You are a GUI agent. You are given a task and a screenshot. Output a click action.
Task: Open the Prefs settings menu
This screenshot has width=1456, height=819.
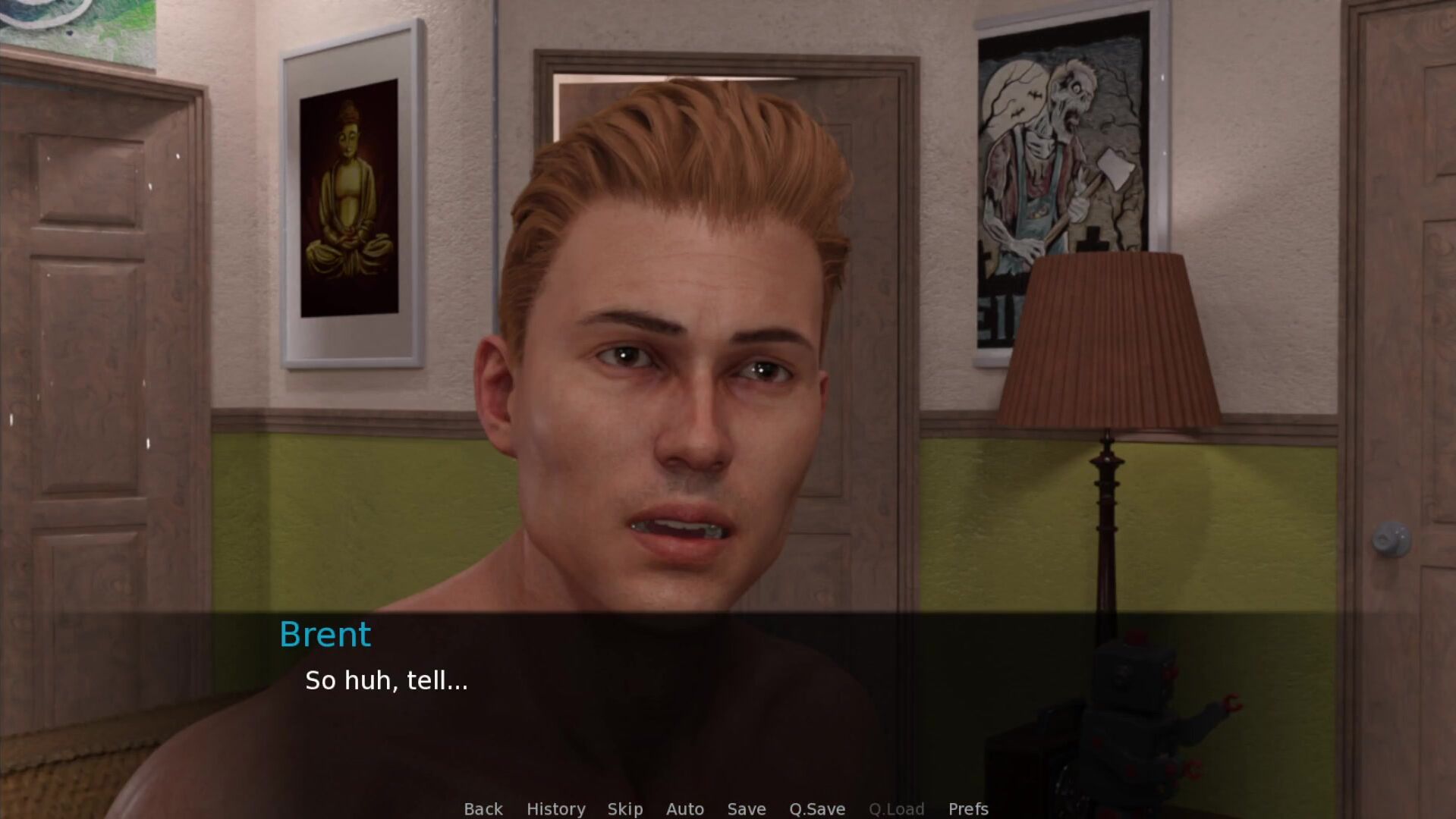pyautogui.click(x=967, y=808)
